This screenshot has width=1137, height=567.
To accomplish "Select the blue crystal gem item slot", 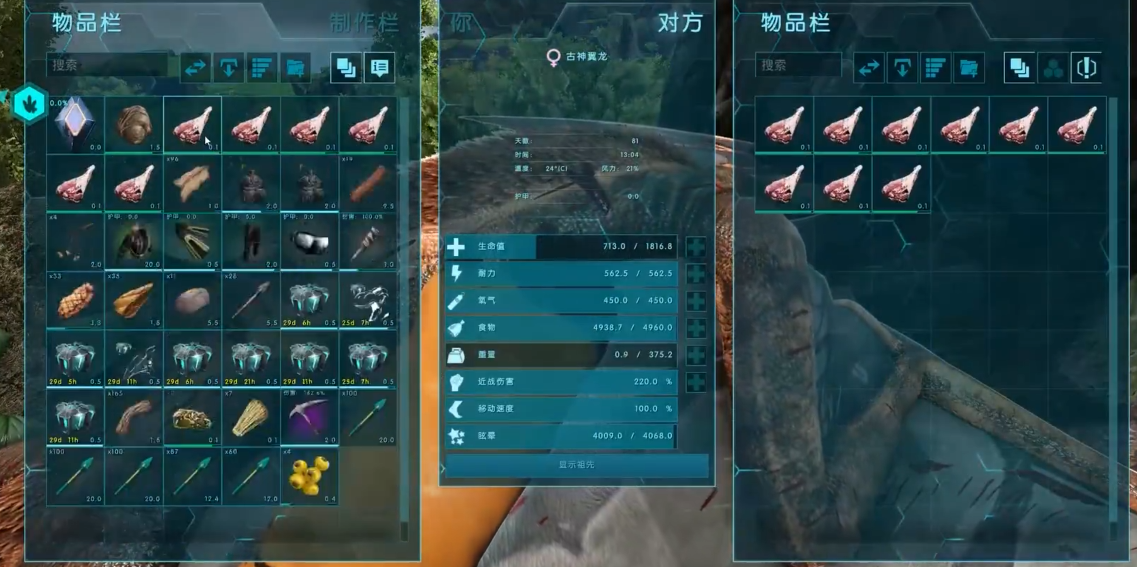I will (74, 125).
